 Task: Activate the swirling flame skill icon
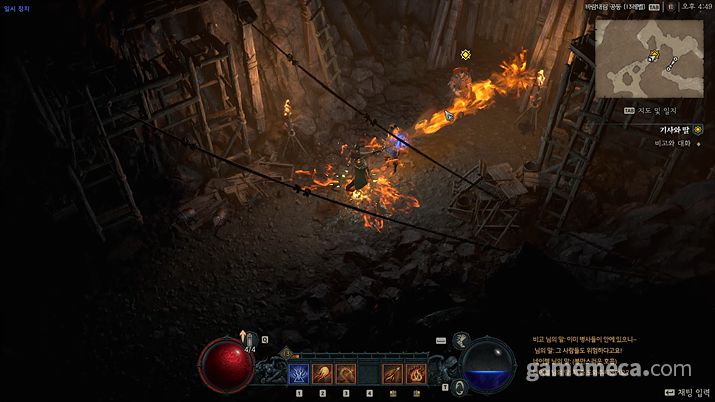(x=415, y=374)
